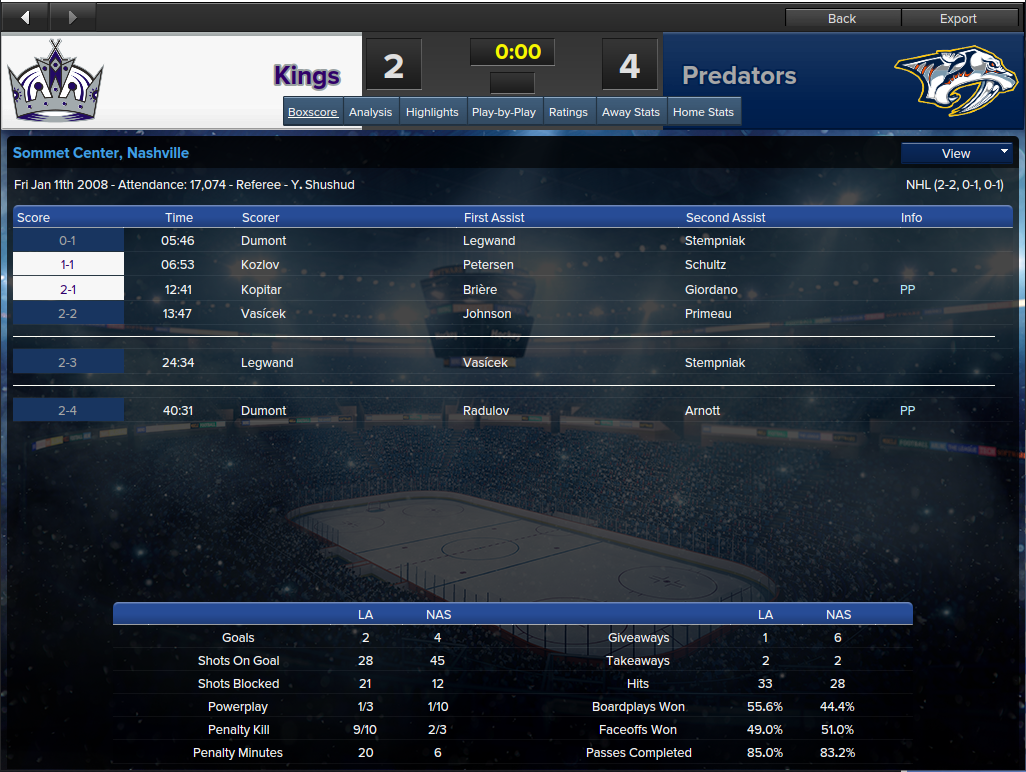Open the View dropdown

pyautogui.click(x=957, y=153)
